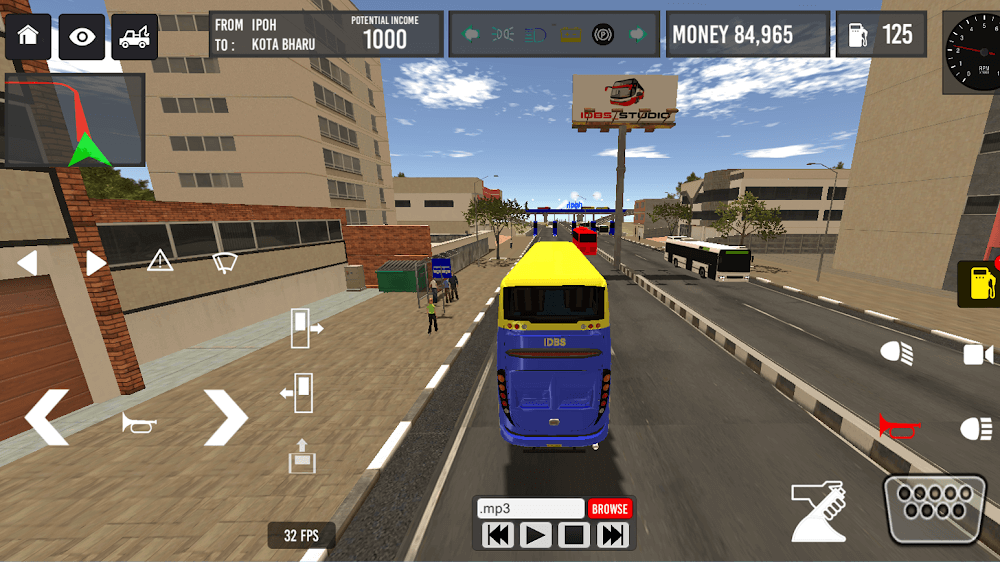Play the music track
The height and width of the screenshot is (562, 1000).
click(x=536, y=536)
